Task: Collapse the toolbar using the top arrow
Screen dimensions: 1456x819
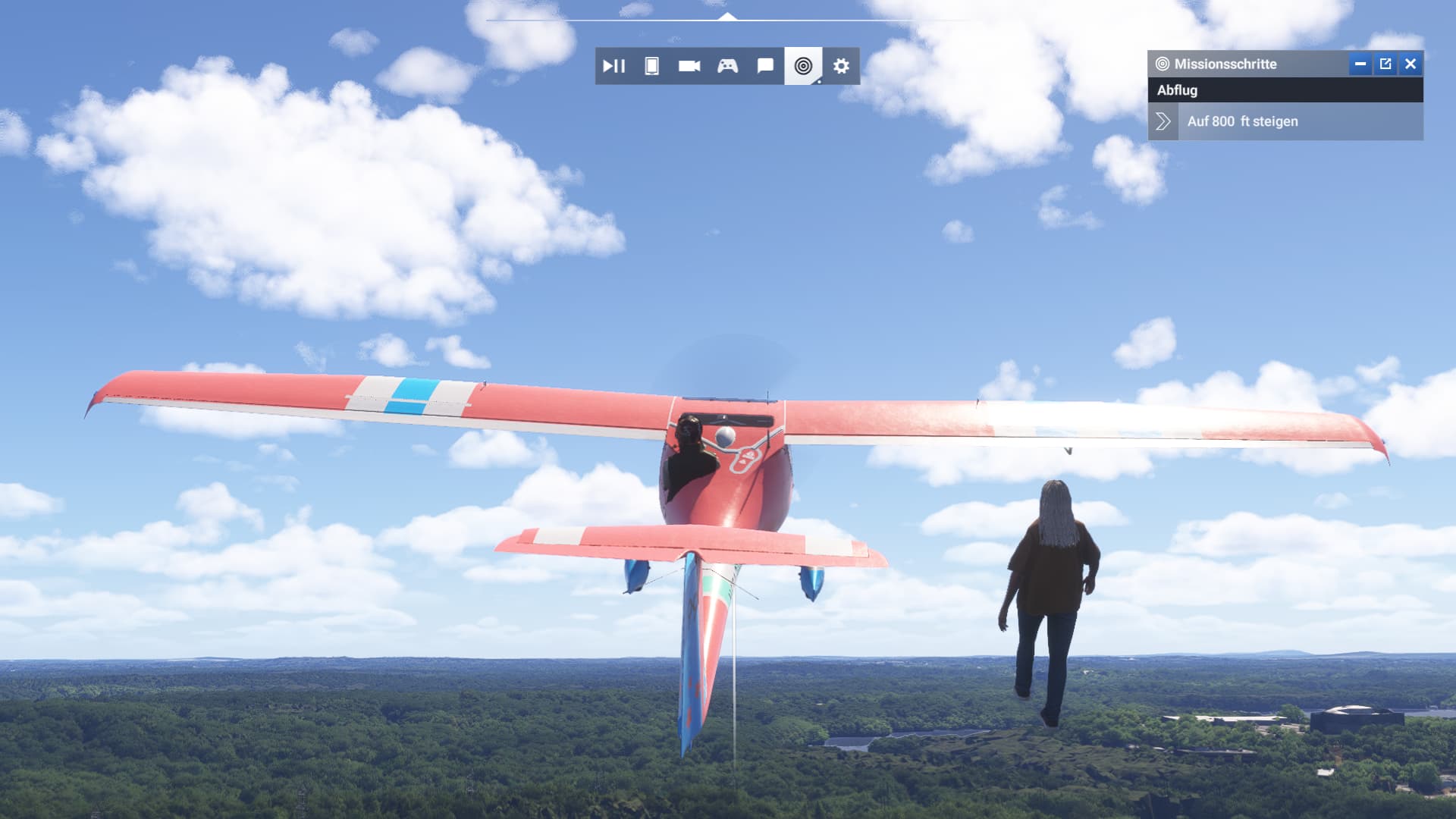Action: click(727, 16)
